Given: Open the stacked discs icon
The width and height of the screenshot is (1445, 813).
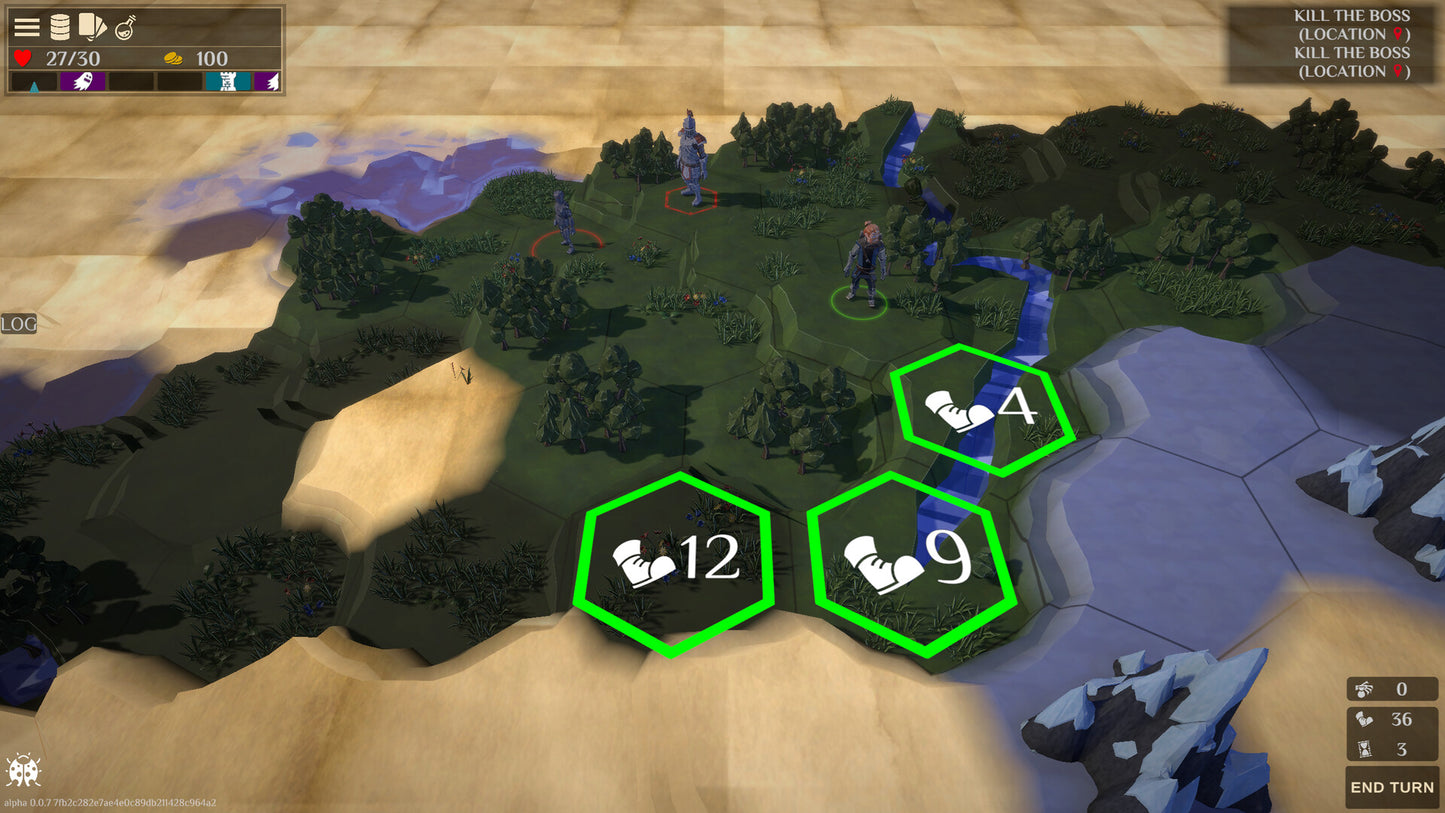Looking at the screenshot, I should pyautogui.click(x=60, y=27).
